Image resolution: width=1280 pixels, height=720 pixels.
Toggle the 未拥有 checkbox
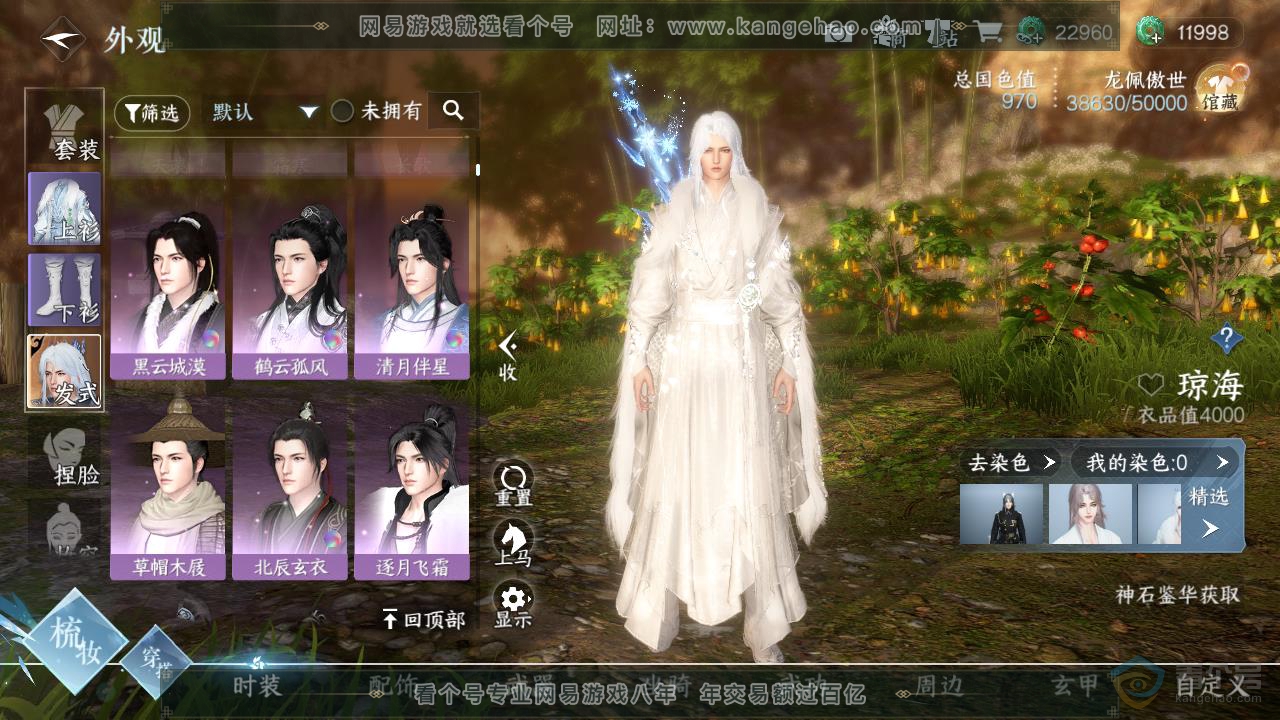coord(343,111)
